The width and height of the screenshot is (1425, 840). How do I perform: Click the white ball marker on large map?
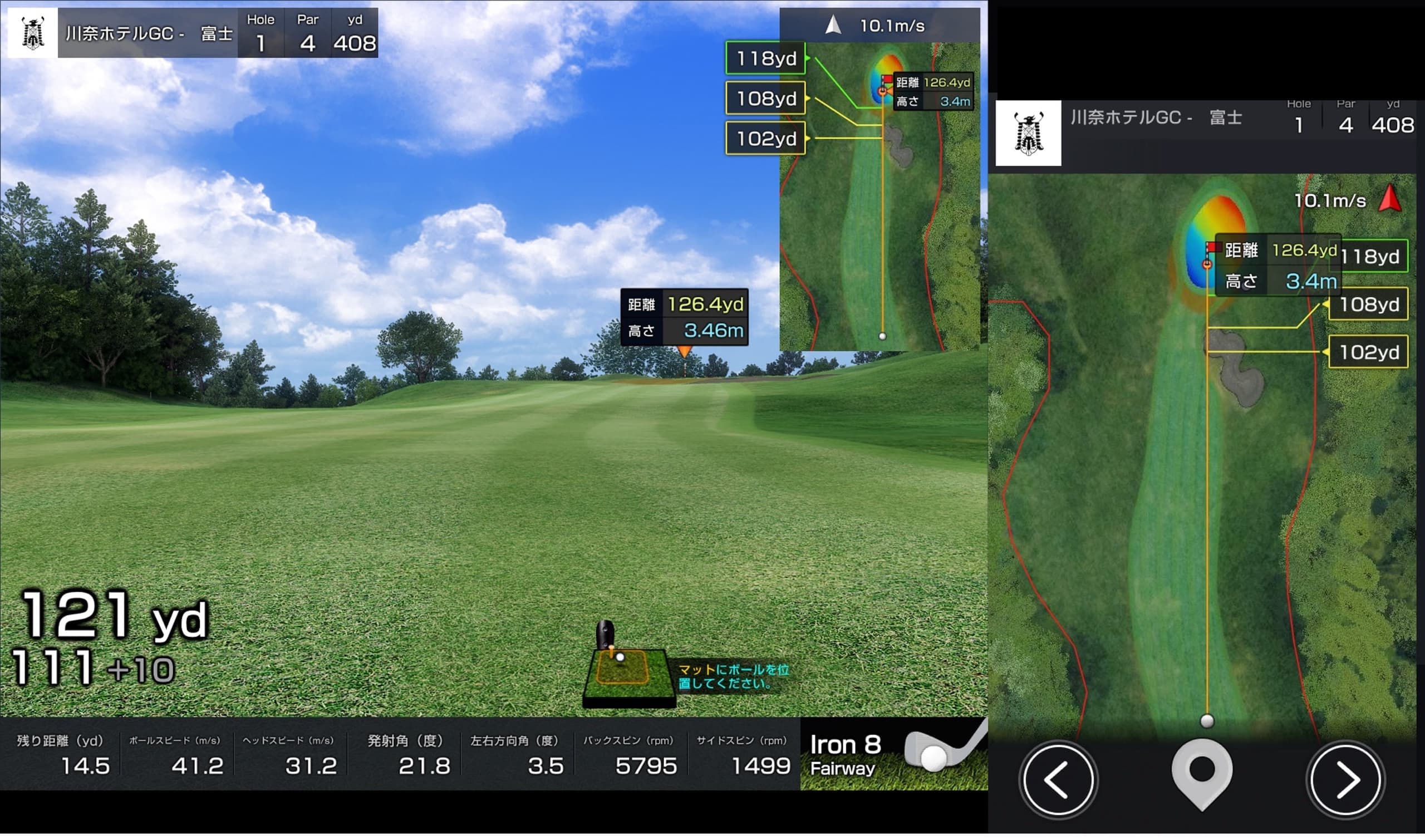[x=1207, y=720]
